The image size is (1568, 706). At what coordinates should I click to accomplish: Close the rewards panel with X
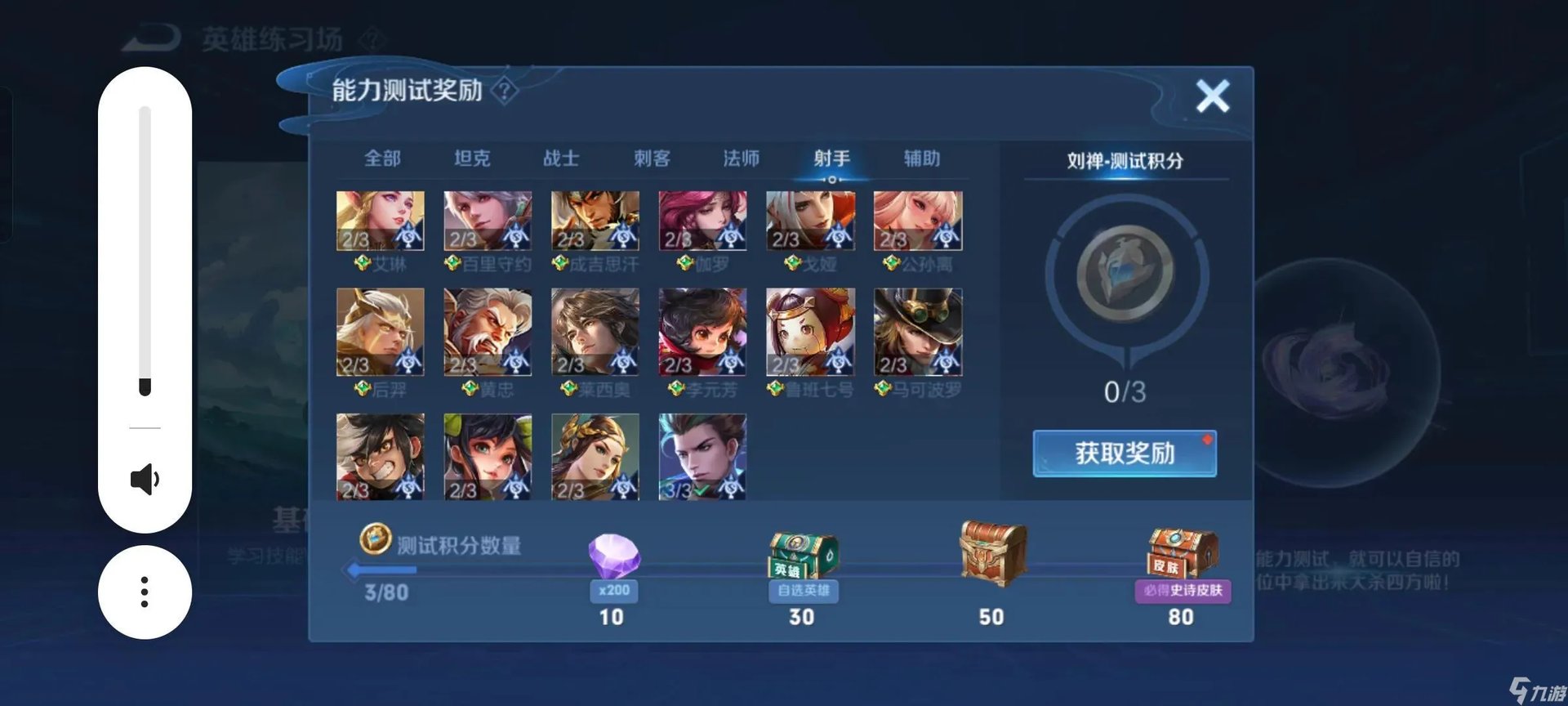click(x=1212, y=95)
